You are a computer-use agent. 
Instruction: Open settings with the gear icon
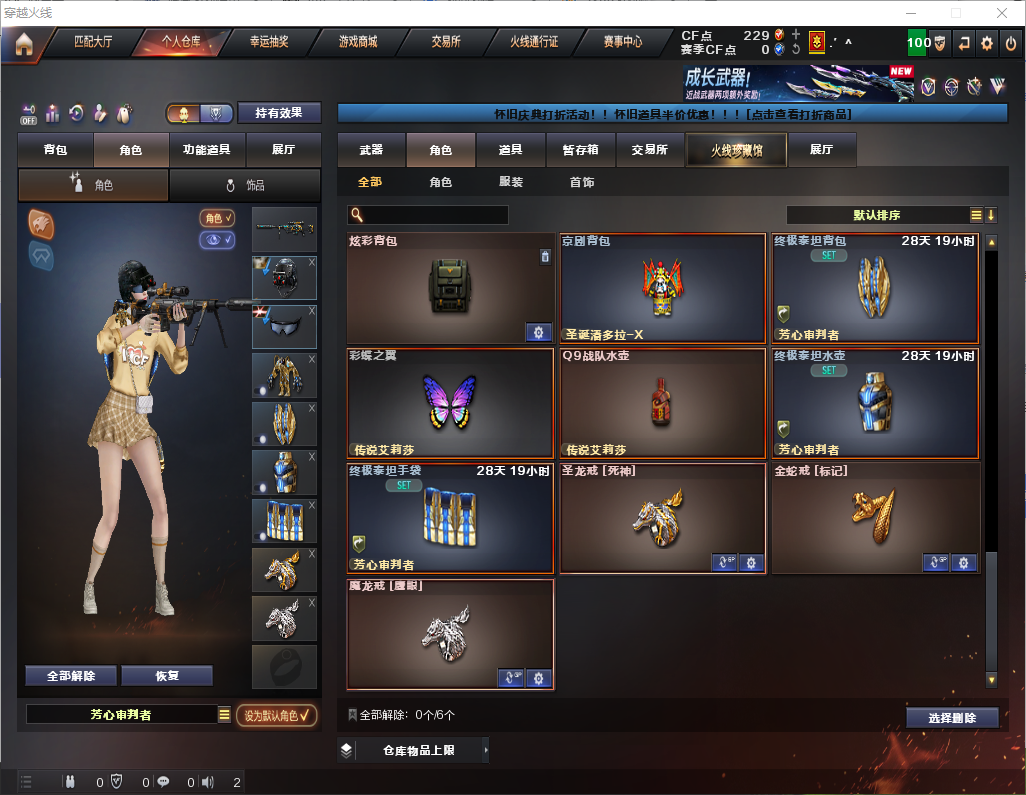click(987, 43)
